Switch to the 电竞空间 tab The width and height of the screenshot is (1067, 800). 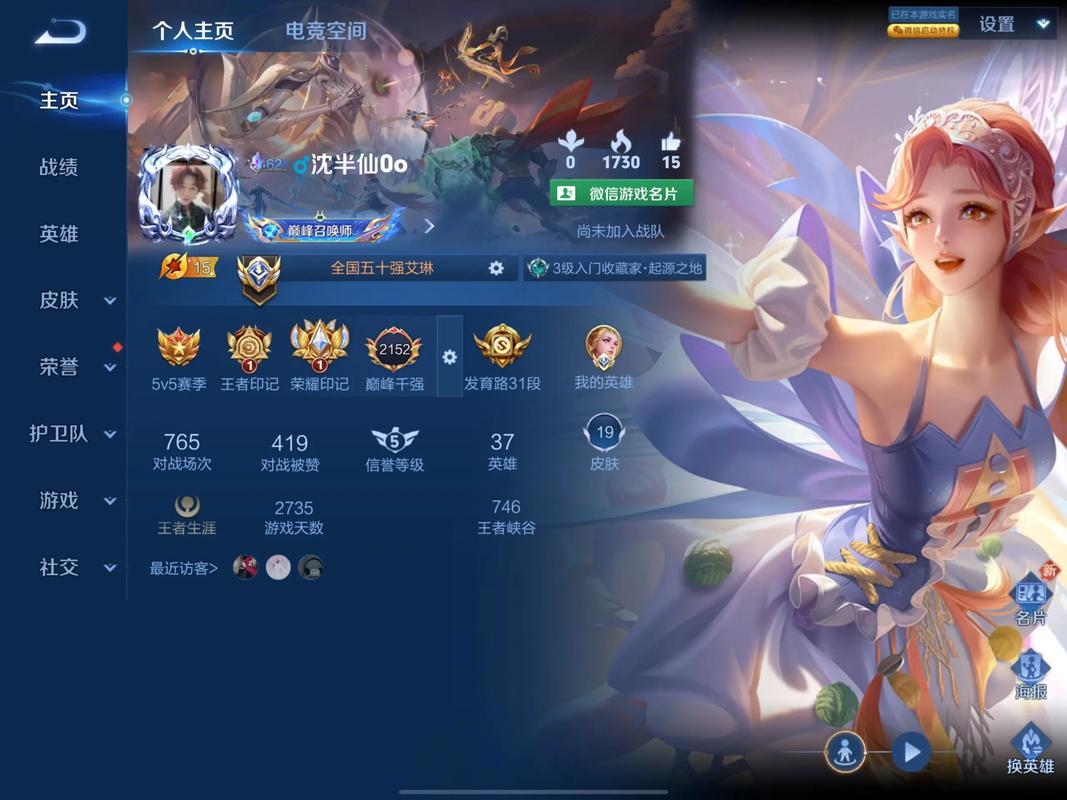[325, 31]
